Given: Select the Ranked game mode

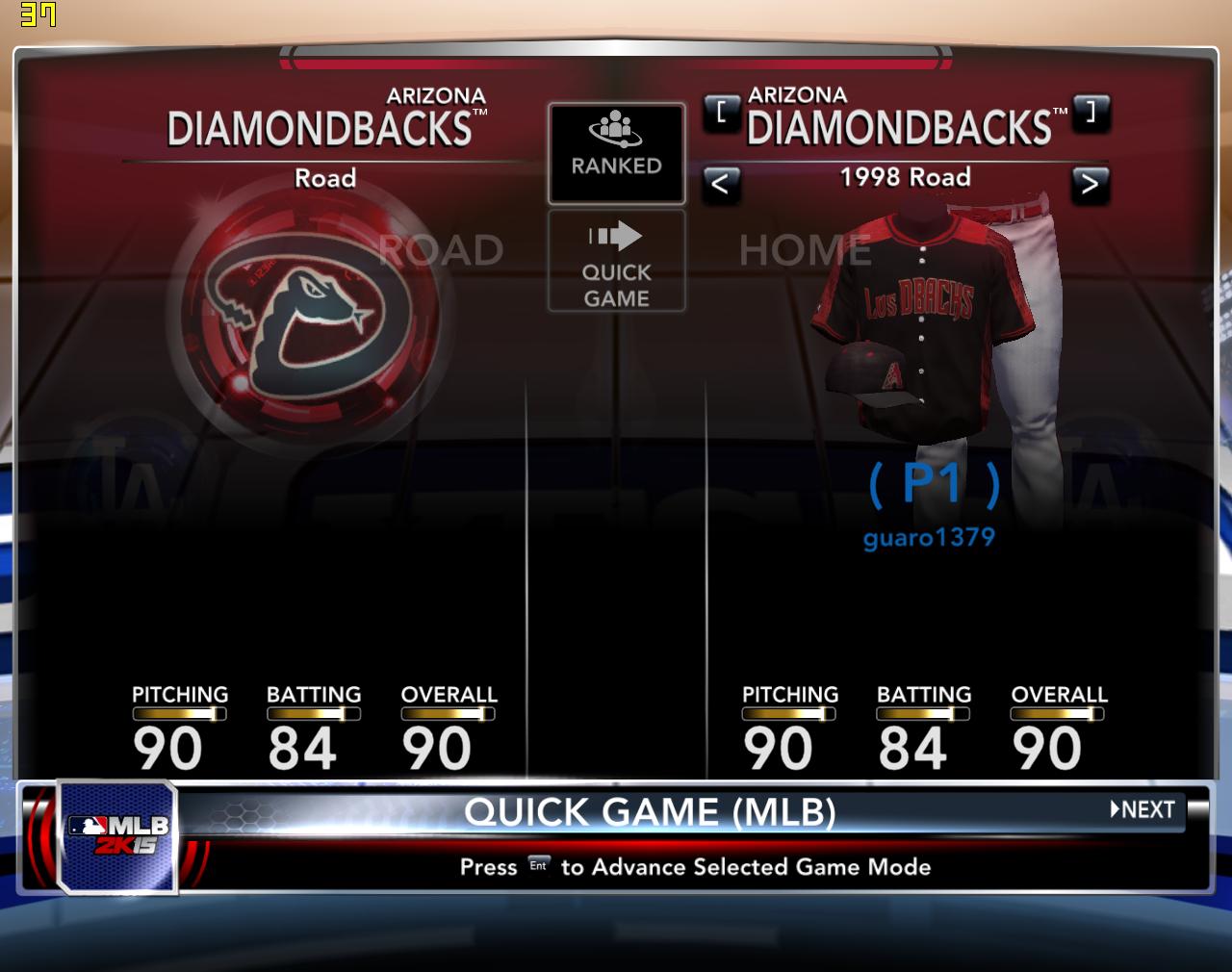Looking at the screenshot, I should pyautogui.click(x=616, y=153).
